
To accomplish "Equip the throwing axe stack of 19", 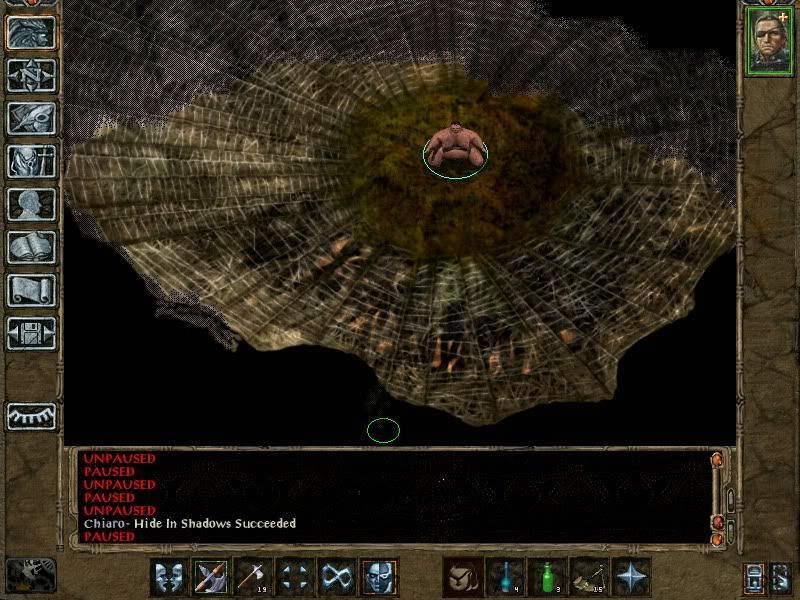I will [253, 577].
